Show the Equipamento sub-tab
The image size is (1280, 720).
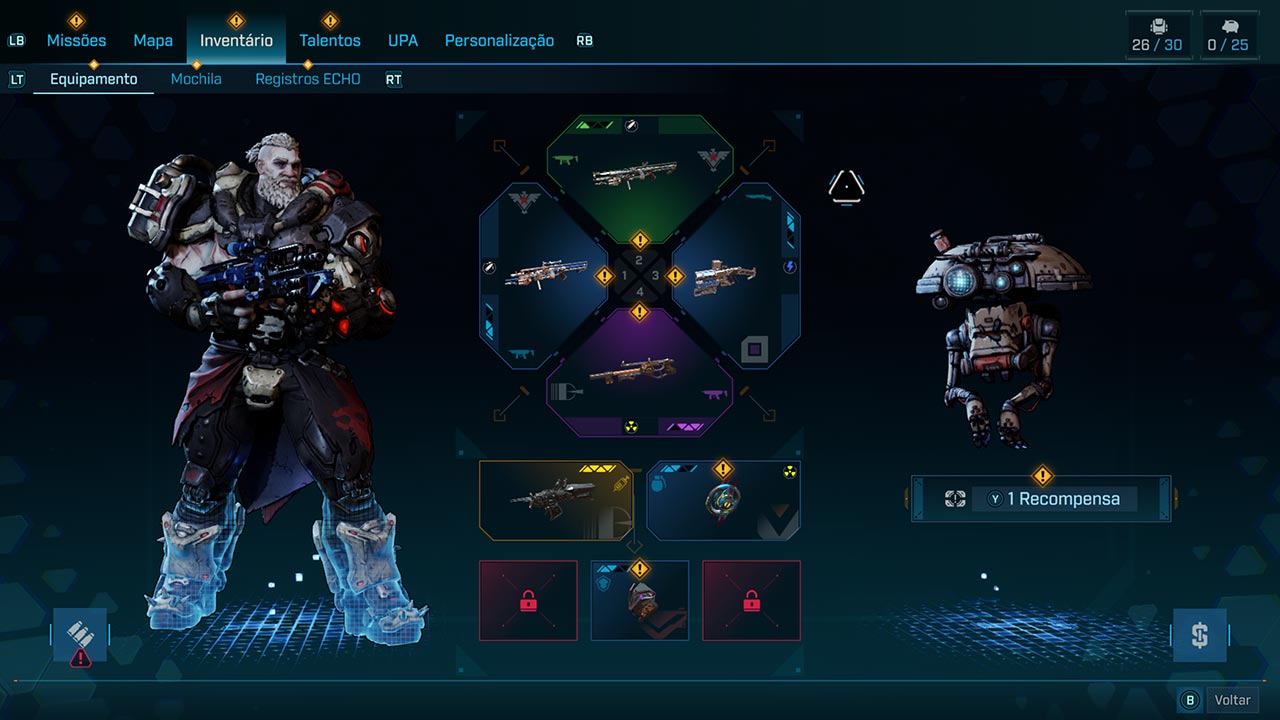[94, 79]
